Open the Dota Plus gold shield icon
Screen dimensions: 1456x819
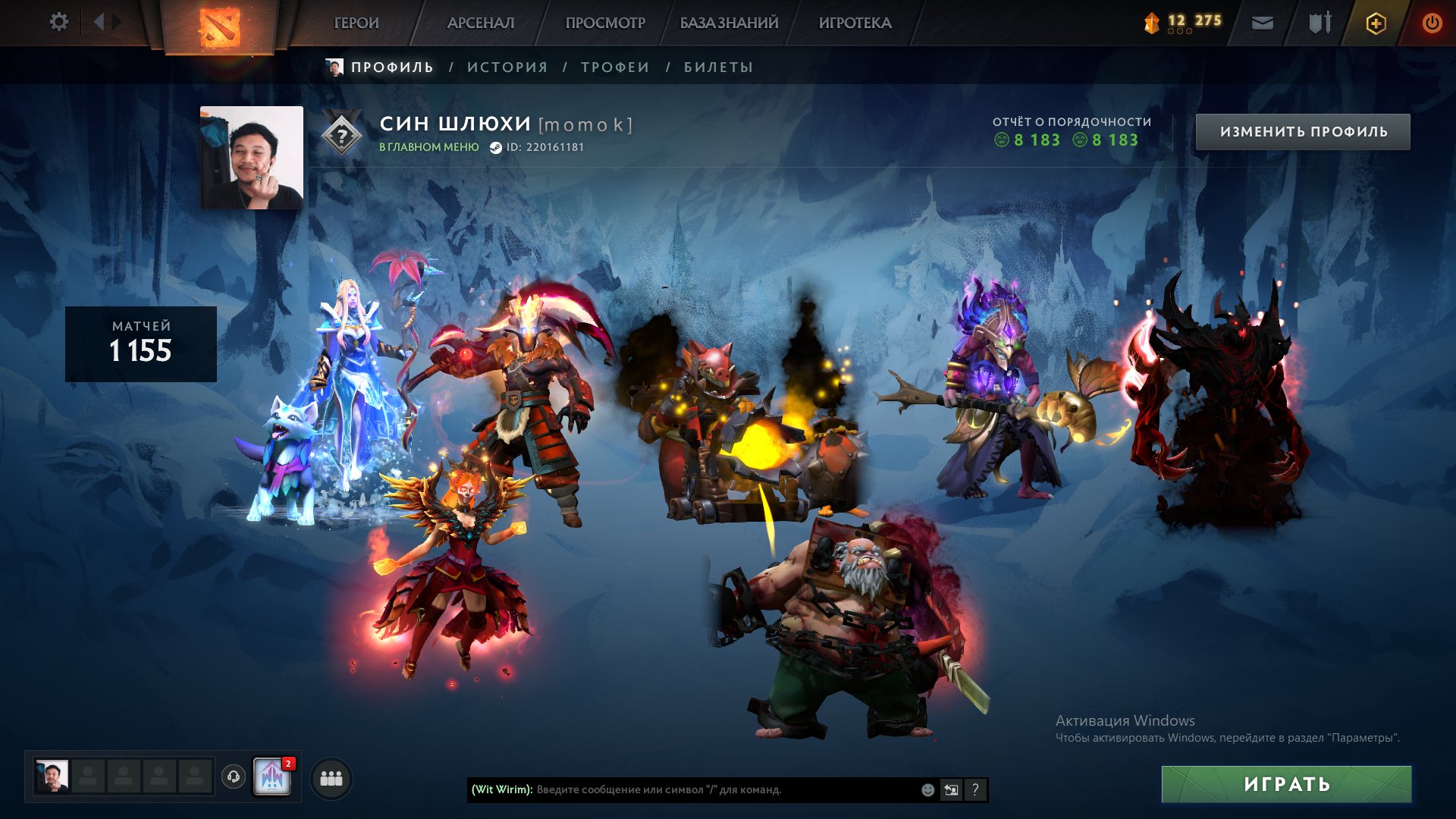pyautogui.click(x=1376, y=24)
